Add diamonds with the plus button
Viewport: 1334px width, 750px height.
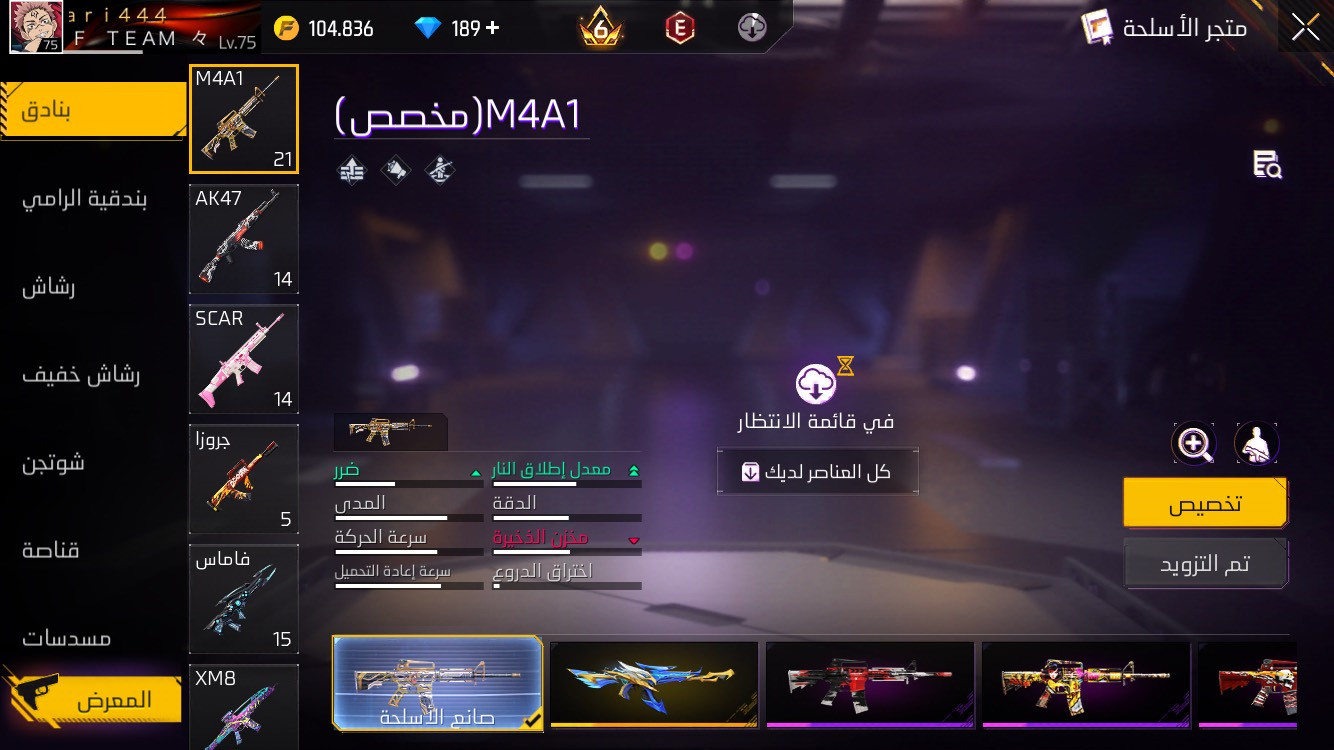tap(492, 28)
